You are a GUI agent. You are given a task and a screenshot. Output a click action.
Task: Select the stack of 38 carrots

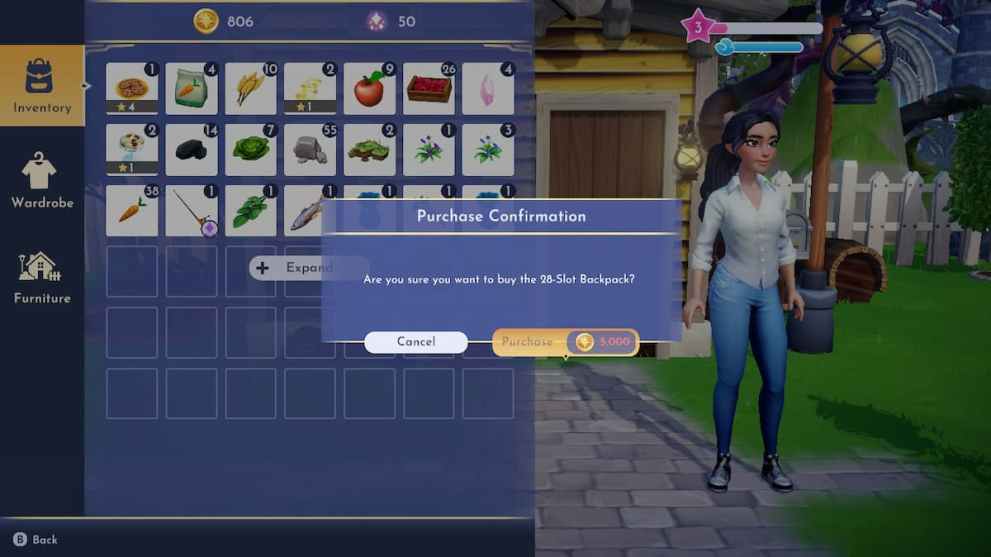(x=132, y=211)
